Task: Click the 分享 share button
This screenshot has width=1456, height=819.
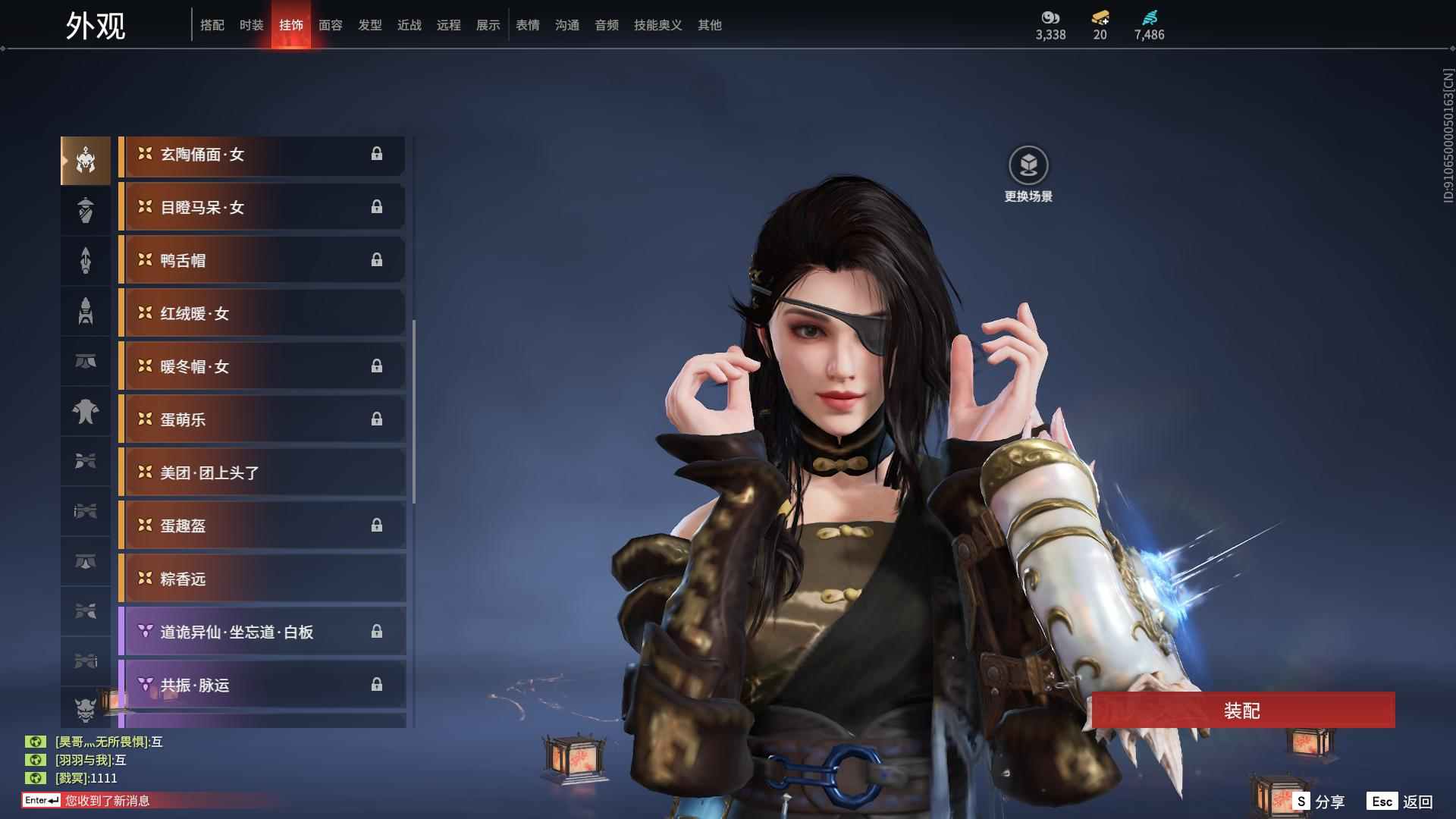Action: pos(1319,802)
